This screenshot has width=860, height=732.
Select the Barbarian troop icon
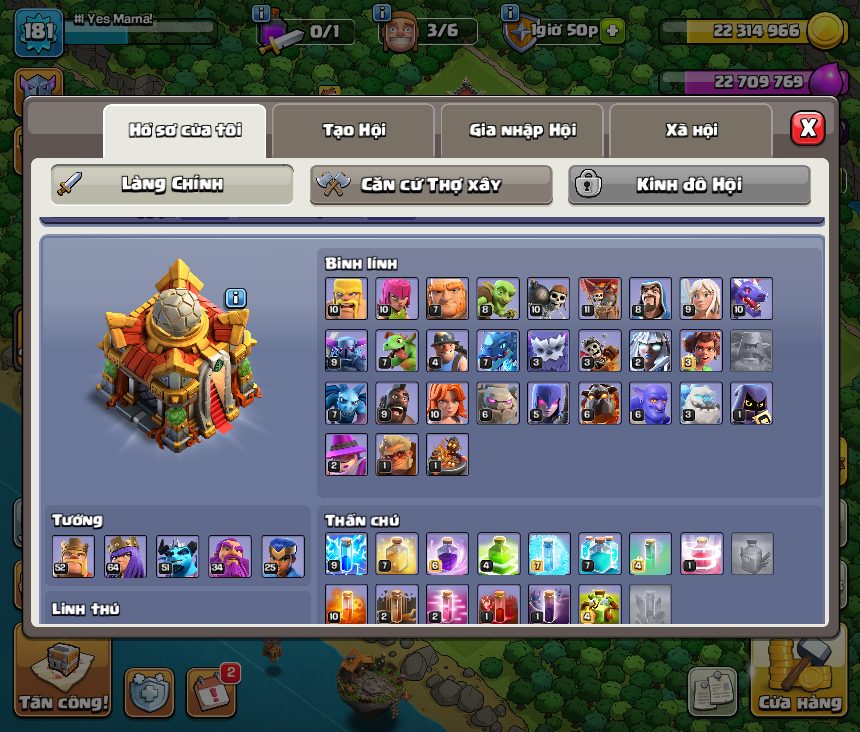pyautogui.click(x=346, y=298)
